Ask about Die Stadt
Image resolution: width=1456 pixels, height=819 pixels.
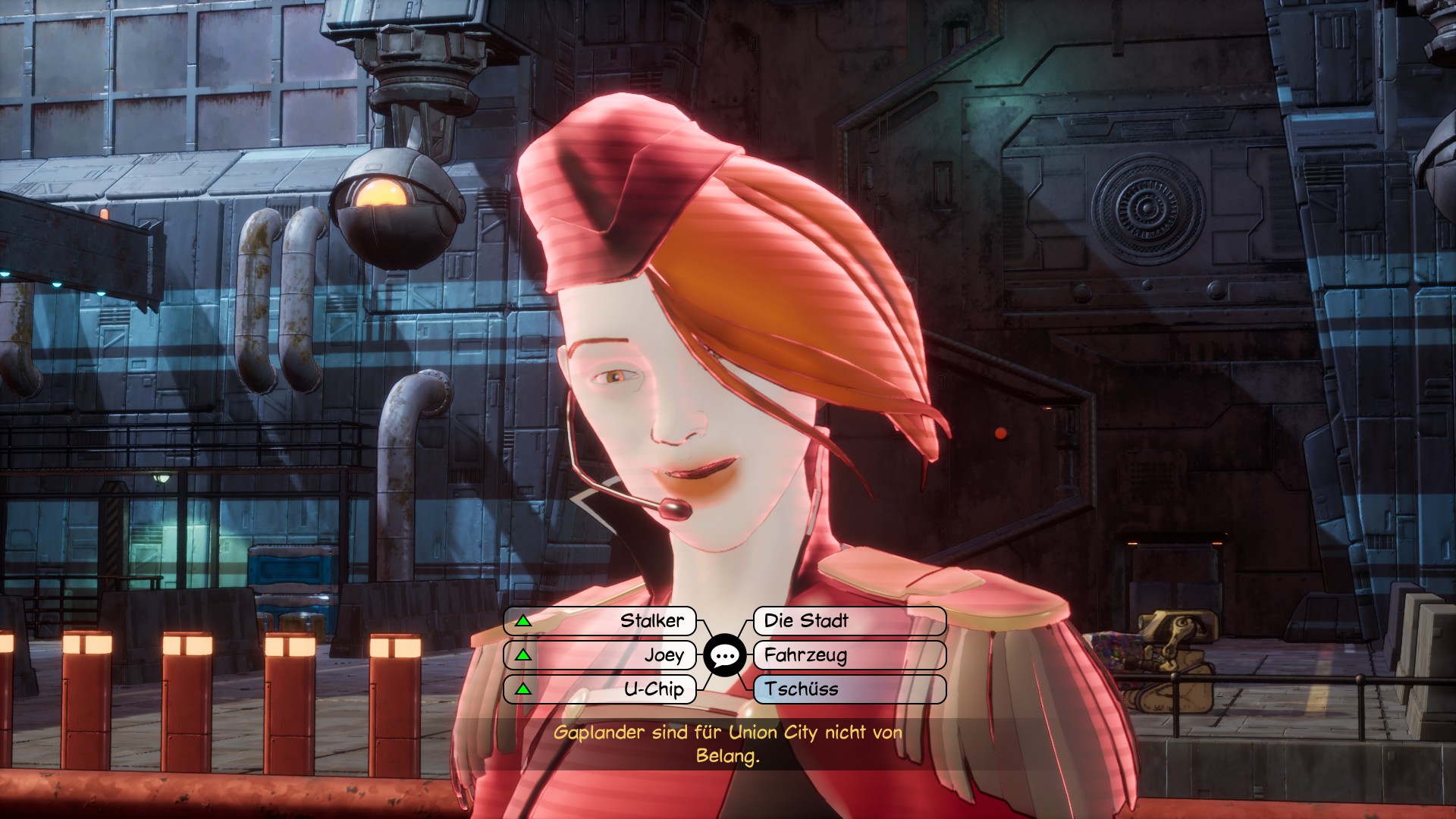coord(849,621)
